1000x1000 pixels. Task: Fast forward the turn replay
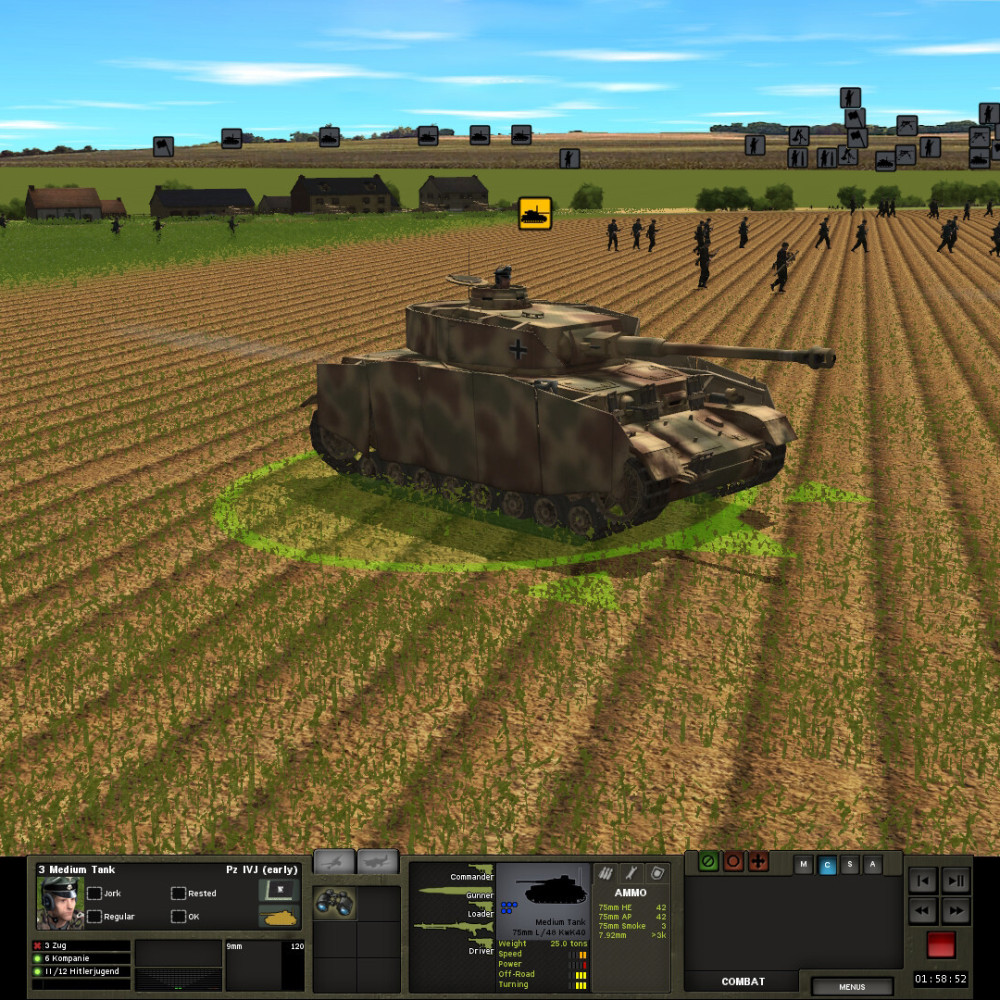(x=956, y=910)
